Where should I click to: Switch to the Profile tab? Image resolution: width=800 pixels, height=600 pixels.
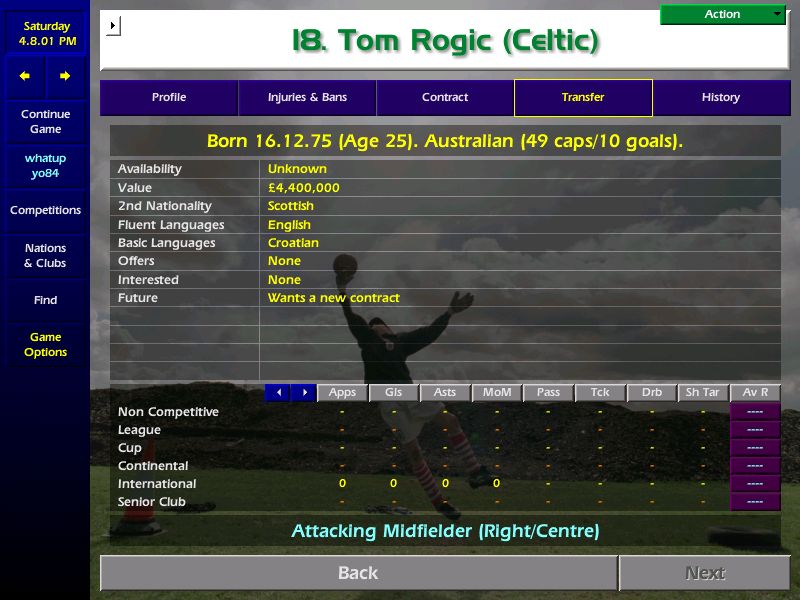click(169, 97)
